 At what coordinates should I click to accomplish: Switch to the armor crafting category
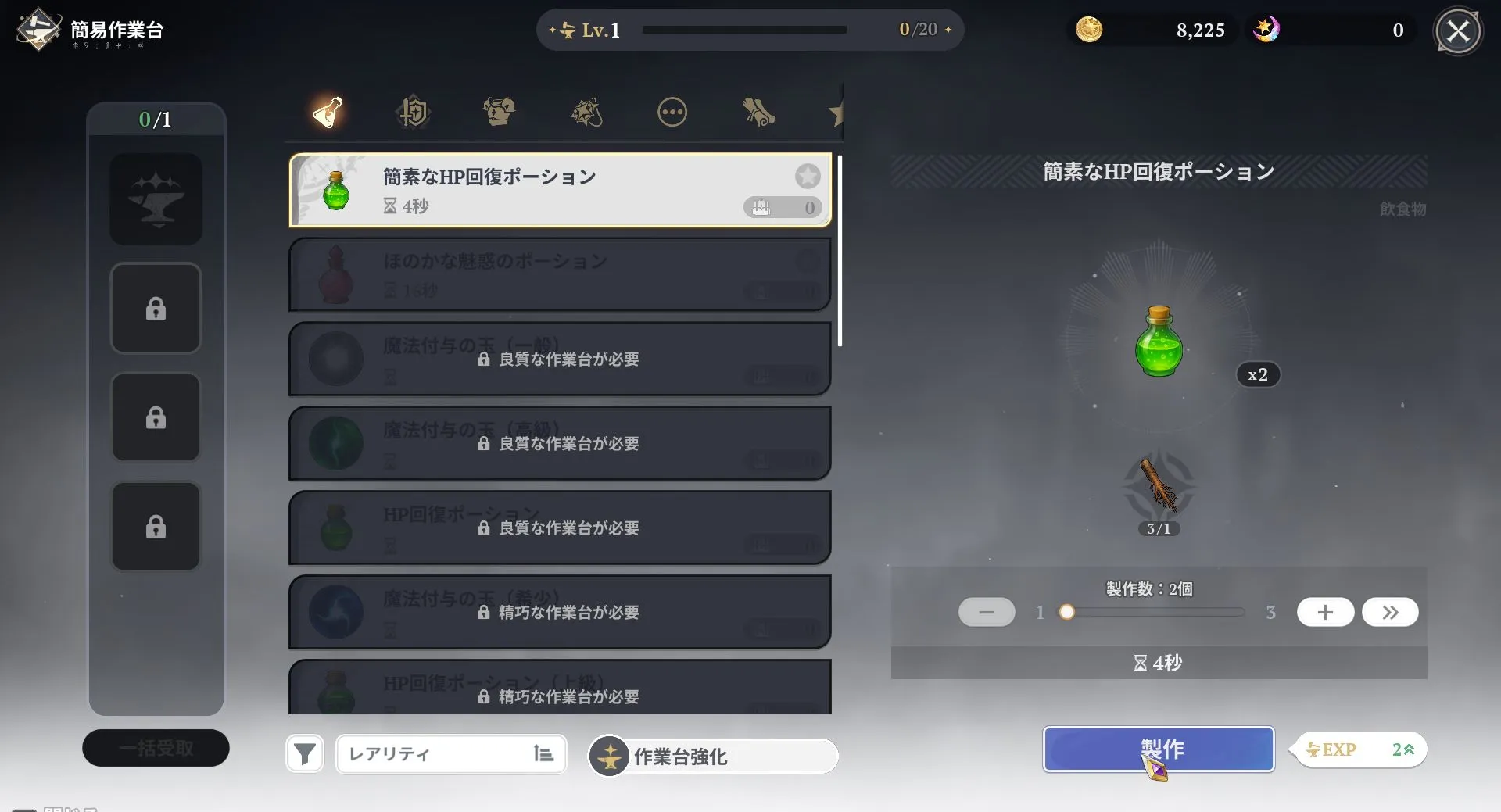(x=500, y=112)
